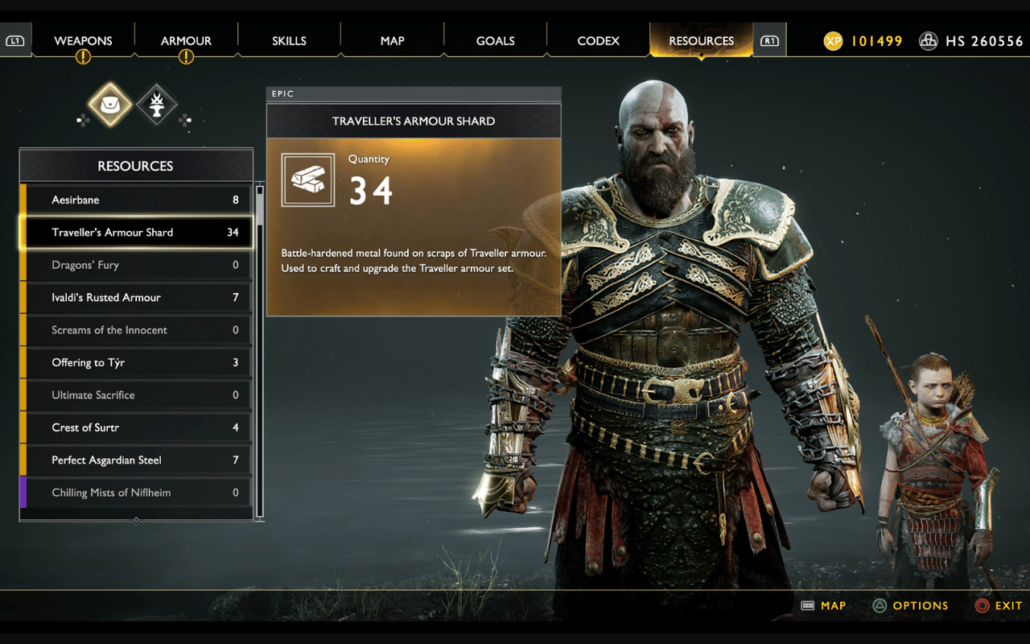
Task: Select the Ultimate Sacrifice resource
Action: coord(136,395)
